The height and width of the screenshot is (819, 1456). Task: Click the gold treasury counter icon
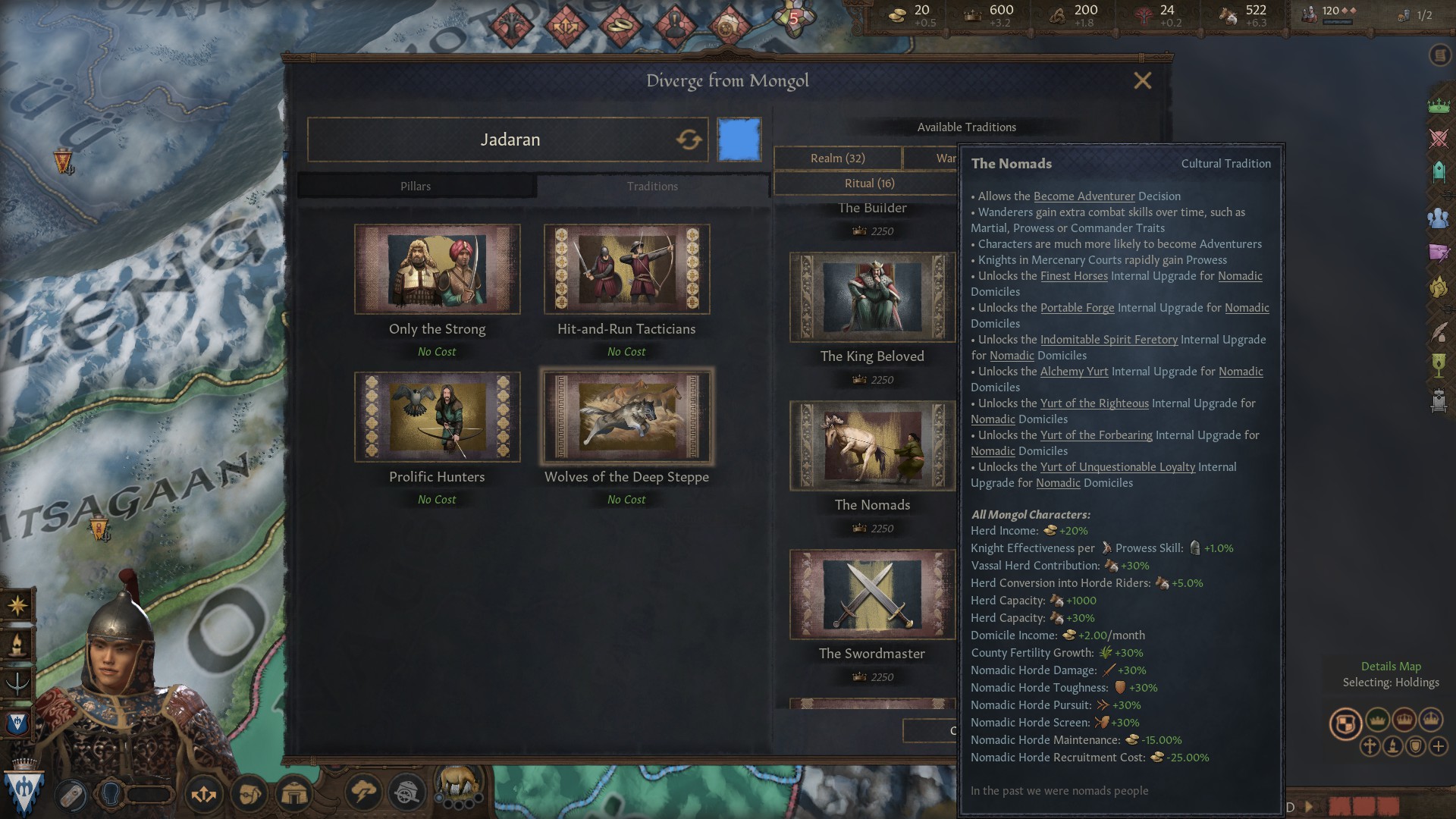[x=898, y=15]
